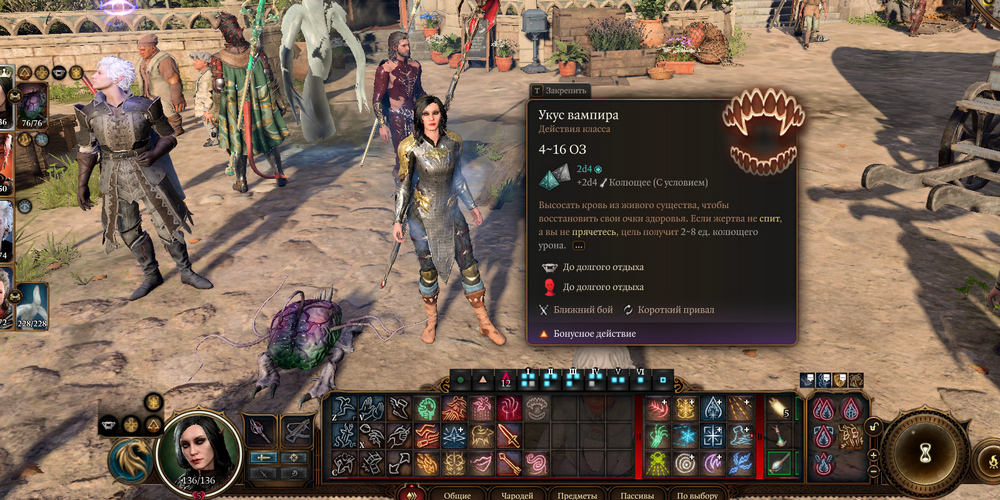End turn with the hourglass button
The width and height of the screenshot is (1000, 500).
tap(925, 451)
